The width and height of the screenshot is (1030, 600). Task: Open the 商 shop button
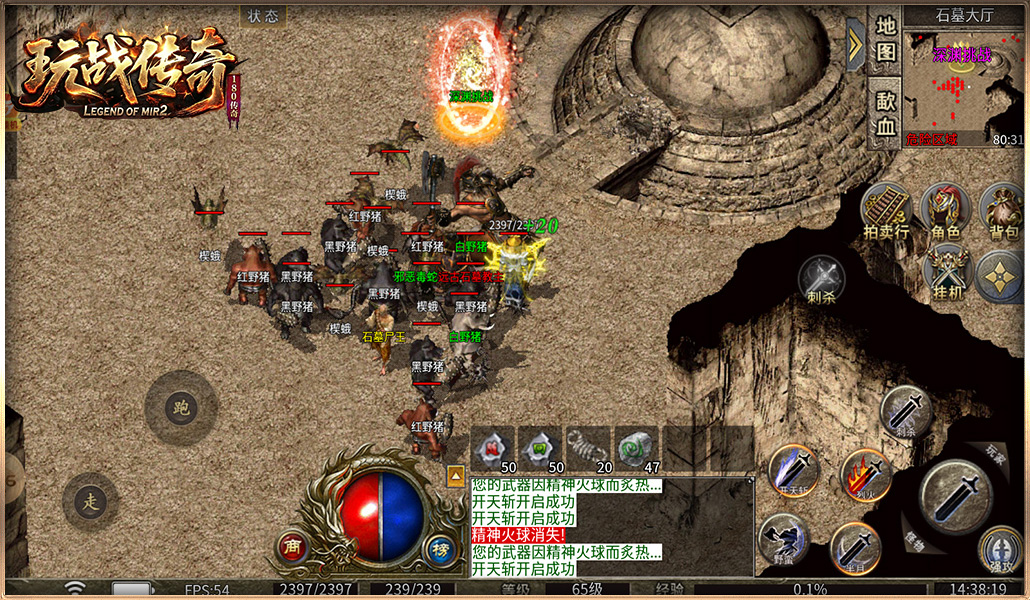[292, 546]
